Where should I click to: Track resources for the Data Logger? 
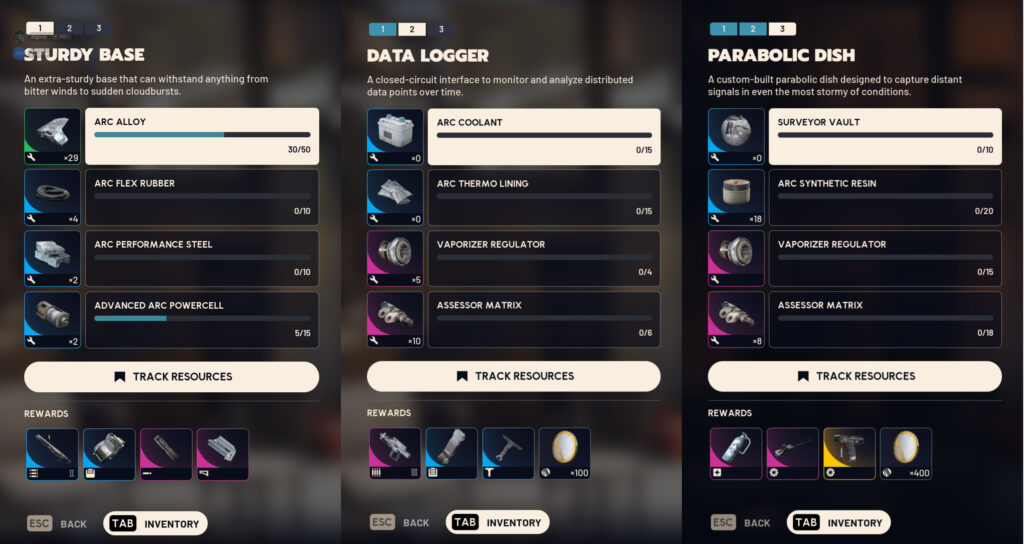coord(514,376)
